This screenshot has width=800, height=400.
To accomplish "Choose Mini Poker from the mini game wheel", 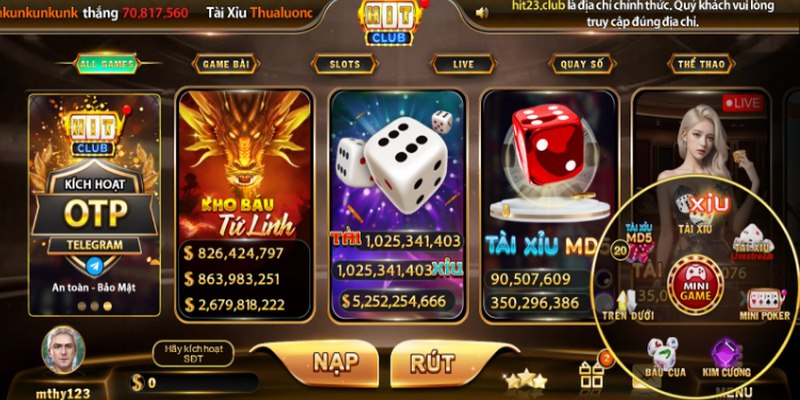I will click(764, 303).
